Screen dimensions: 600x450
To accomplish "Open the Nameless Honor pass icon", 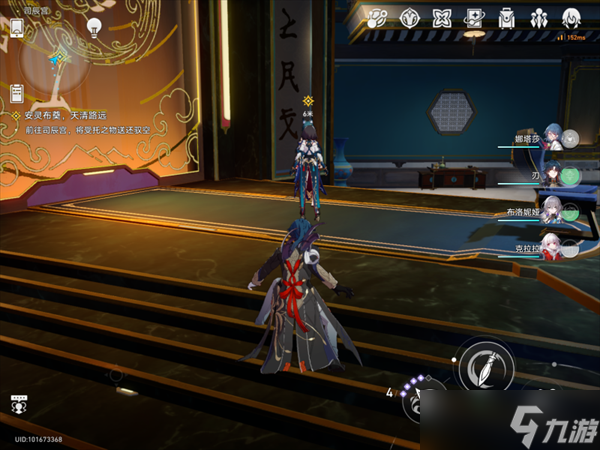I will (377, 17).
